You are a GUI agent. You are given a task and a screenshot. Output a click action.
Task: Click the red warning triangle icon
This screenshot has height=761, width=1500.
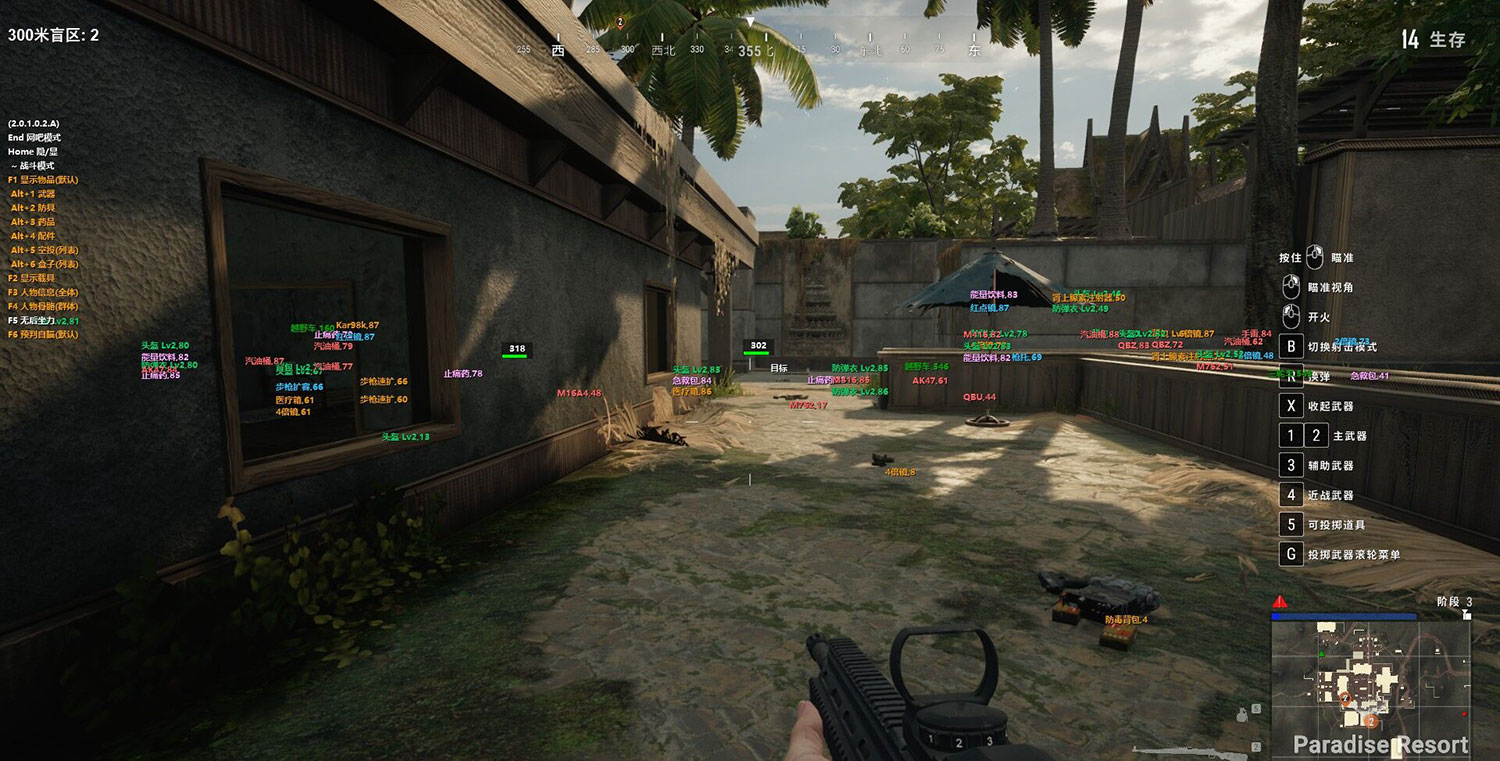point(1279,602)
